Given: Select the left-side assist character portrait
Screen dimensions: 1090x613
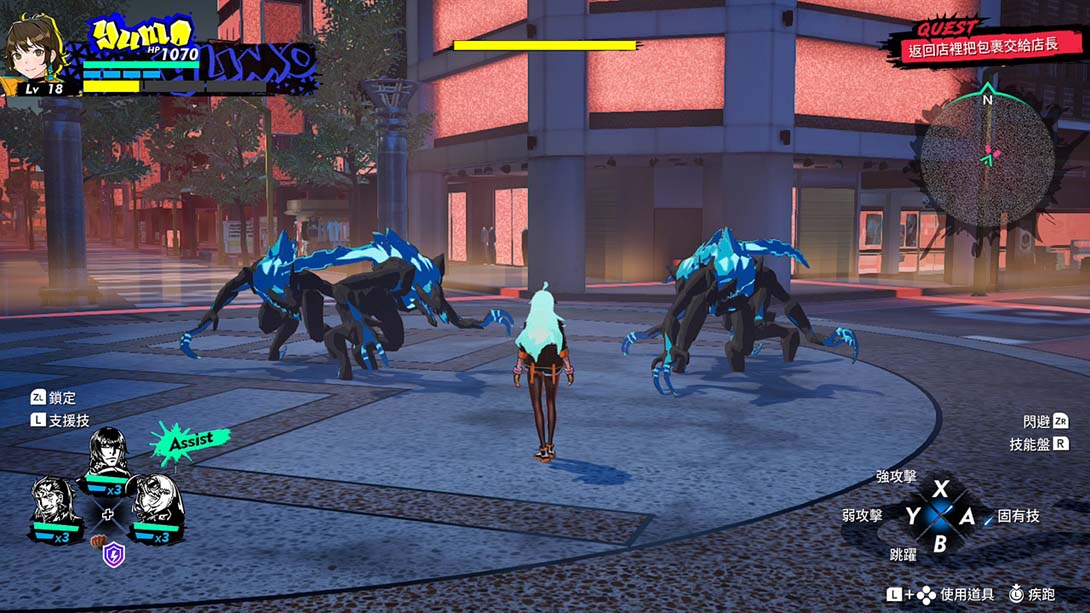Looking at the screenshot, I should click(55, 504).
